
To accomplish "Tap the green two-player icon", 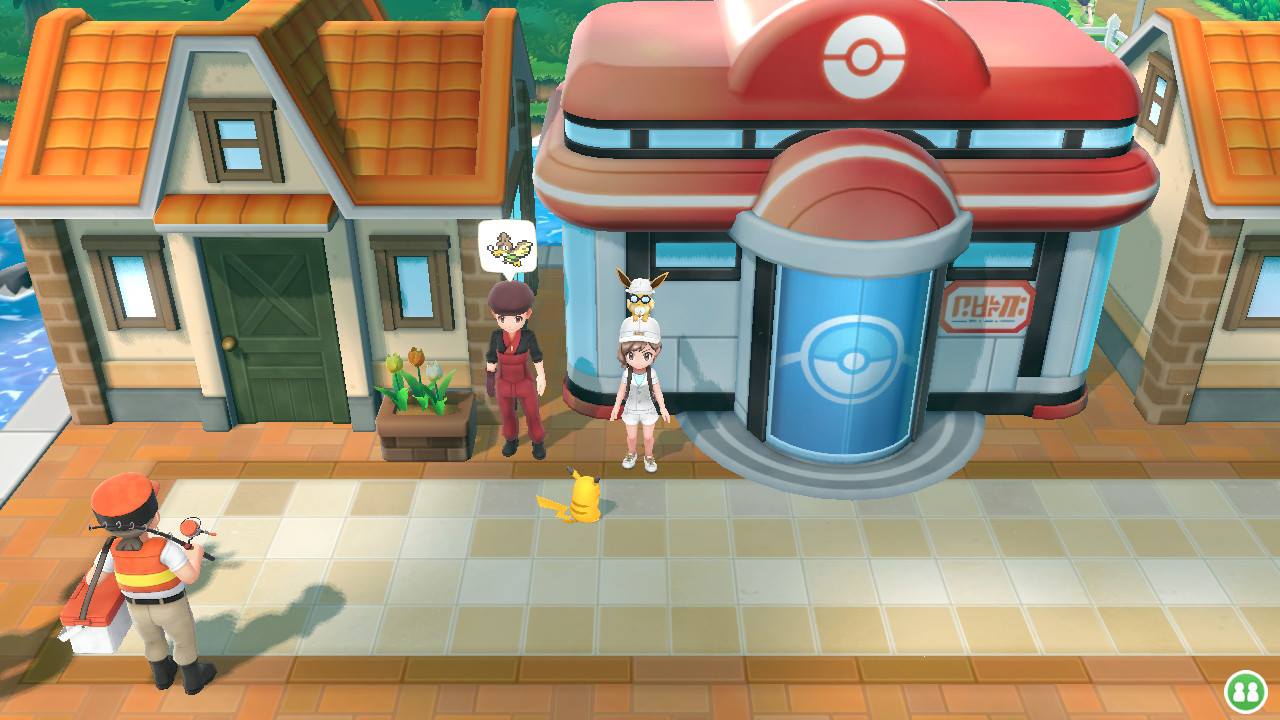I will (x=1246, y=692).
